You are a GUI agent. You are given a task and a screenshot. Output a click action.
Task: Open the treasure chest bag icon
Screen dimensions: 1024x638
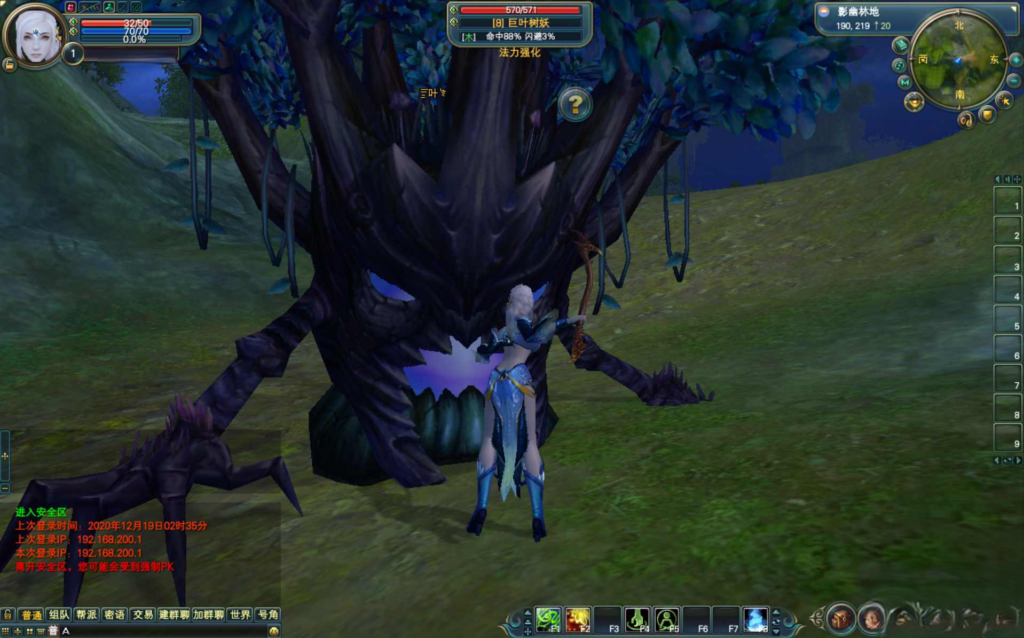(x=841, y=618)
